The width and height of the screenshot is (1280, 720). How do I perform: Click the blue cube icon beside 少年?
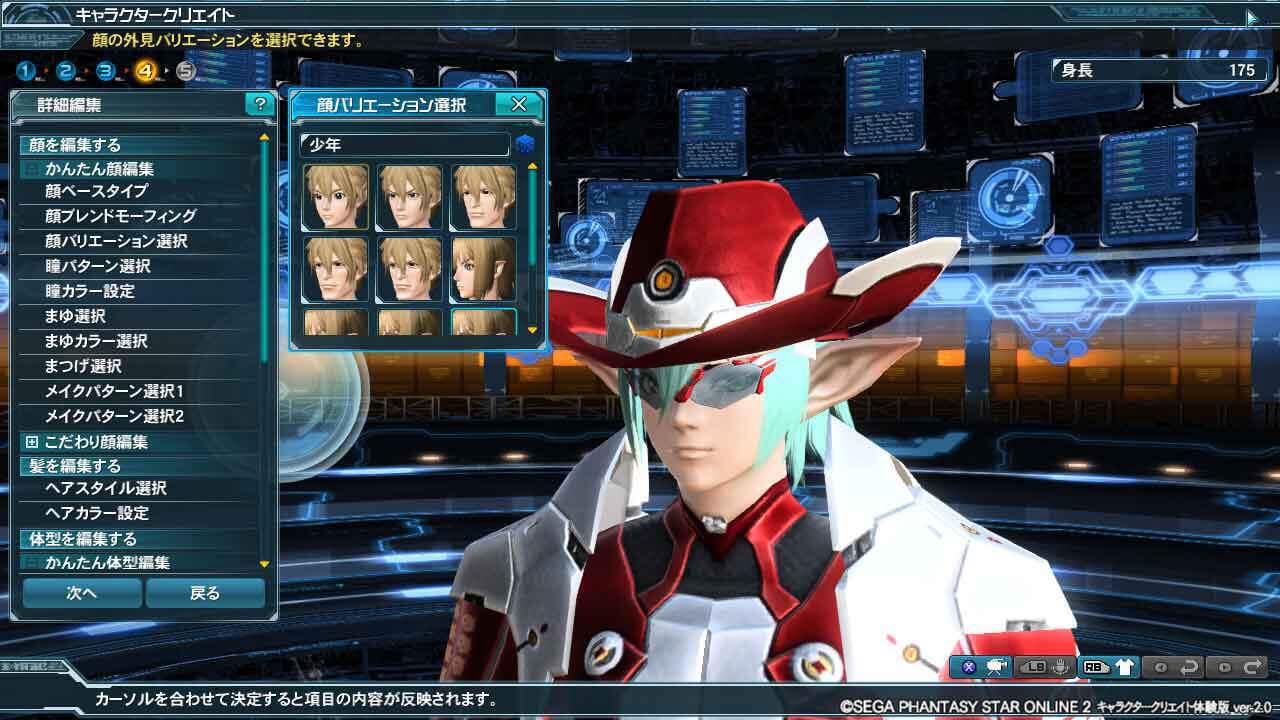[525, 145]
